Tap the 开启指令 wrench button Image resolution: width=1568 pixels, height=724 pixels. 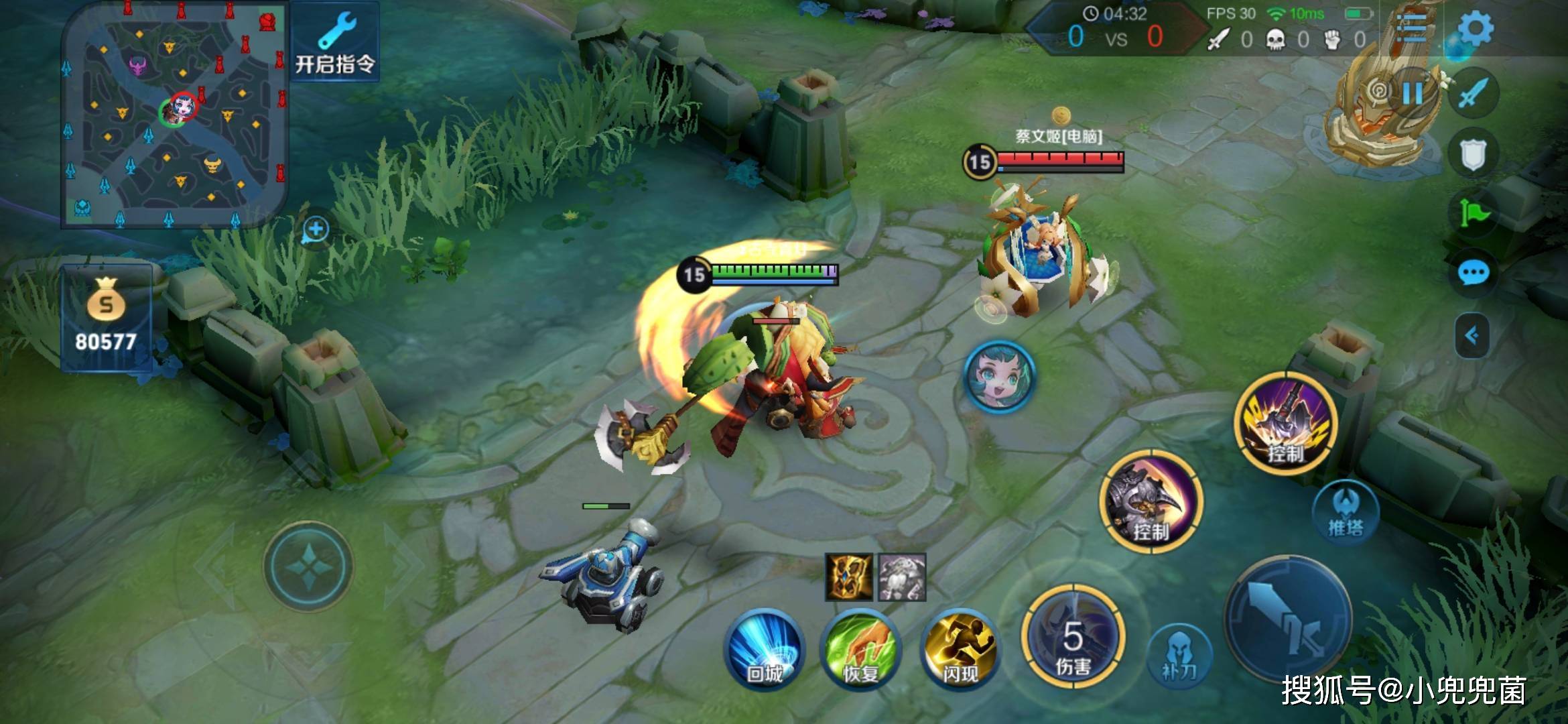pyautogui.click(x=335, y=42)
